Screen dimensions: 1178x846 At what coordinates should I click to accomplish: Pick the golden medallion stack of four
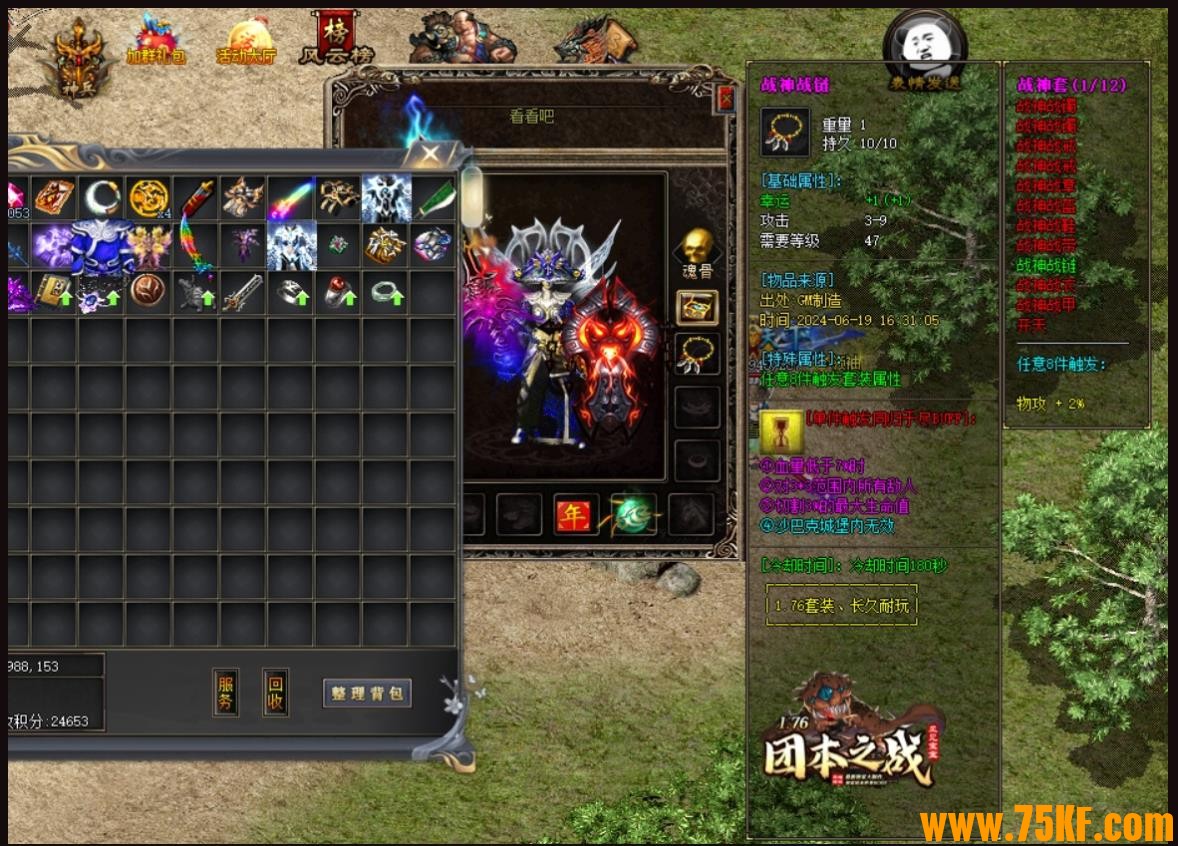(x=149, y=198)
